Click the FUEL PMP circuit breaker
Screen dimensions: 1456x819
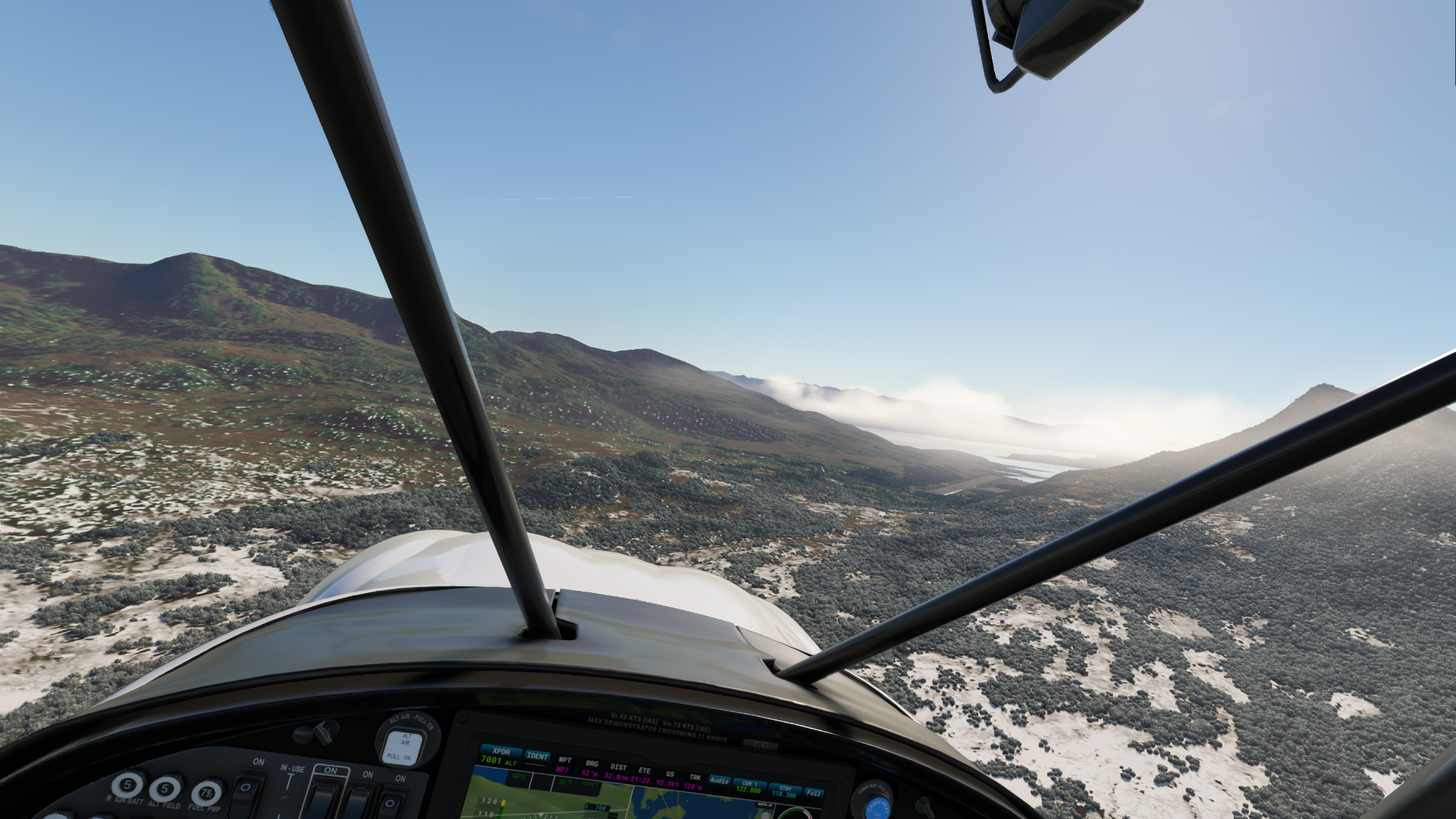pyautogui.click(x=206, y=793)
